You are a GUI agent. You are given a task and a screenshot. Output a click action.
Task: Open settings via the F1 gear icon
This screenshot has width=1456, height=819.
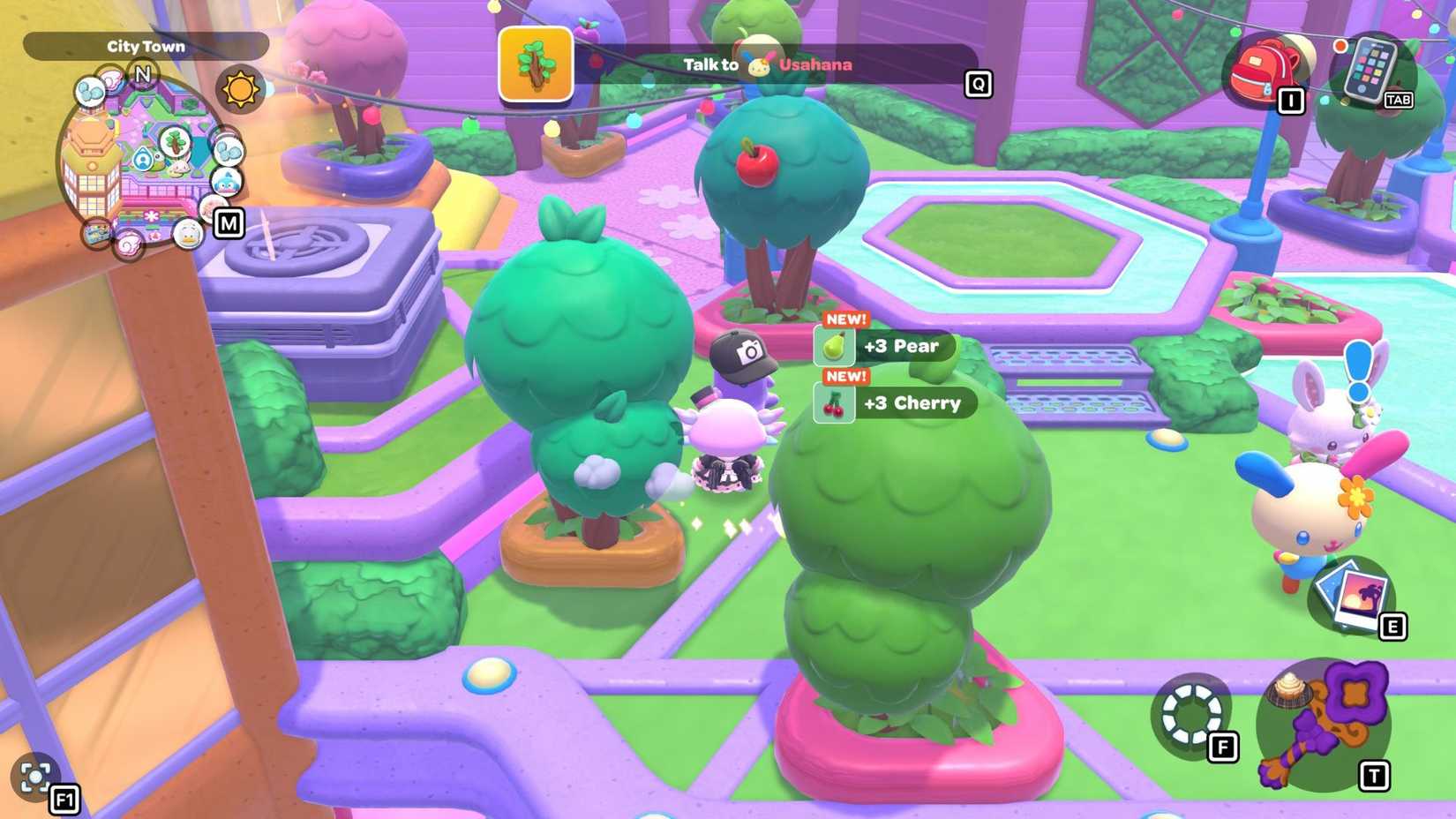(x=34, y=778)
